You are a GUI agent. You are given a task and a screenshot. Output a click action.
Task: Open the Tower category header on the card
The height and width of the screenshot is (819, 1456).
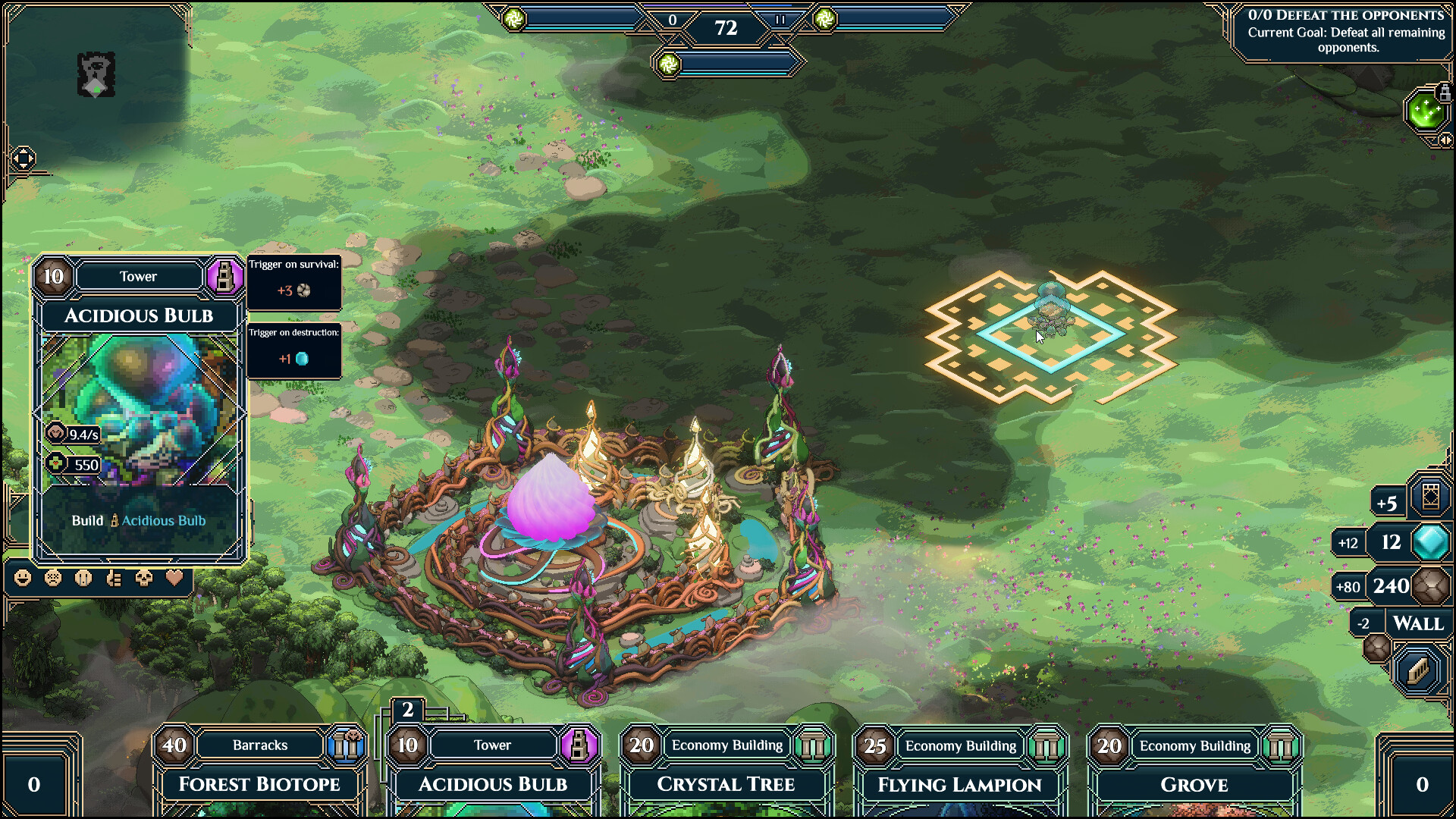tap(139, 277)
